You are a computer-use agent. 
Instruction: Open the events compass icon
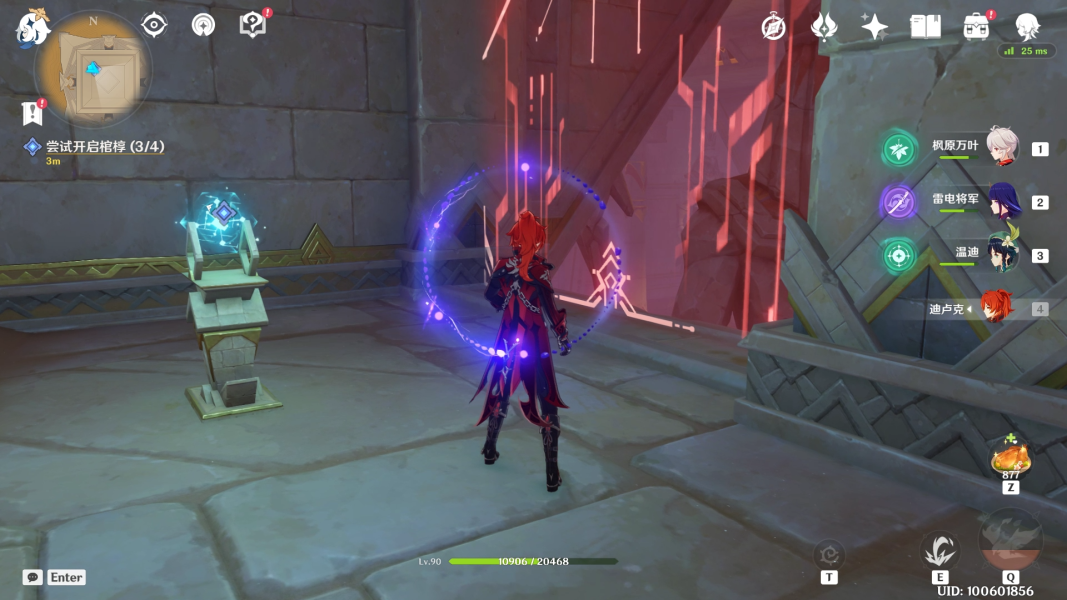(x=773, y=27)
